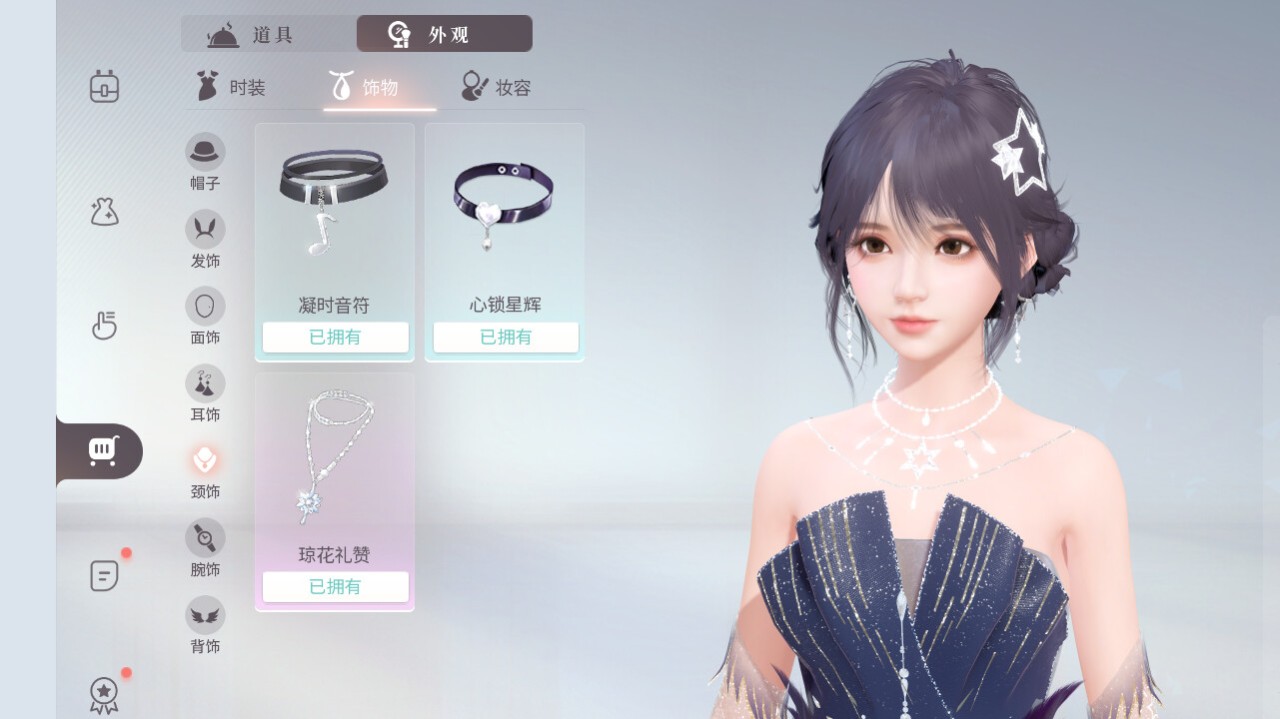
Task: Switch to the 妆容 tab
Action: pos(497,88)
